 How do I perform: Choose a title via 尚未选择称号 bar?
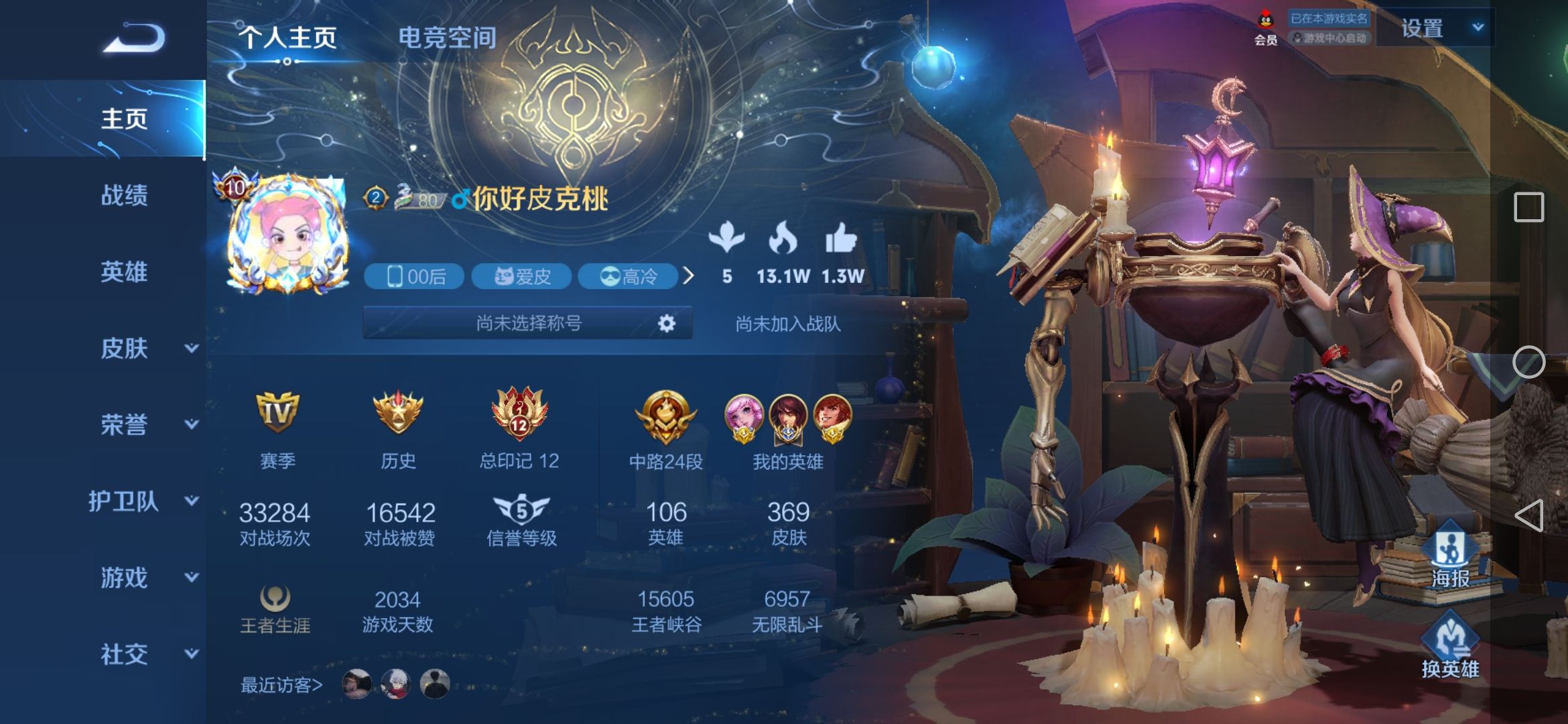click(x=528, y=324)
